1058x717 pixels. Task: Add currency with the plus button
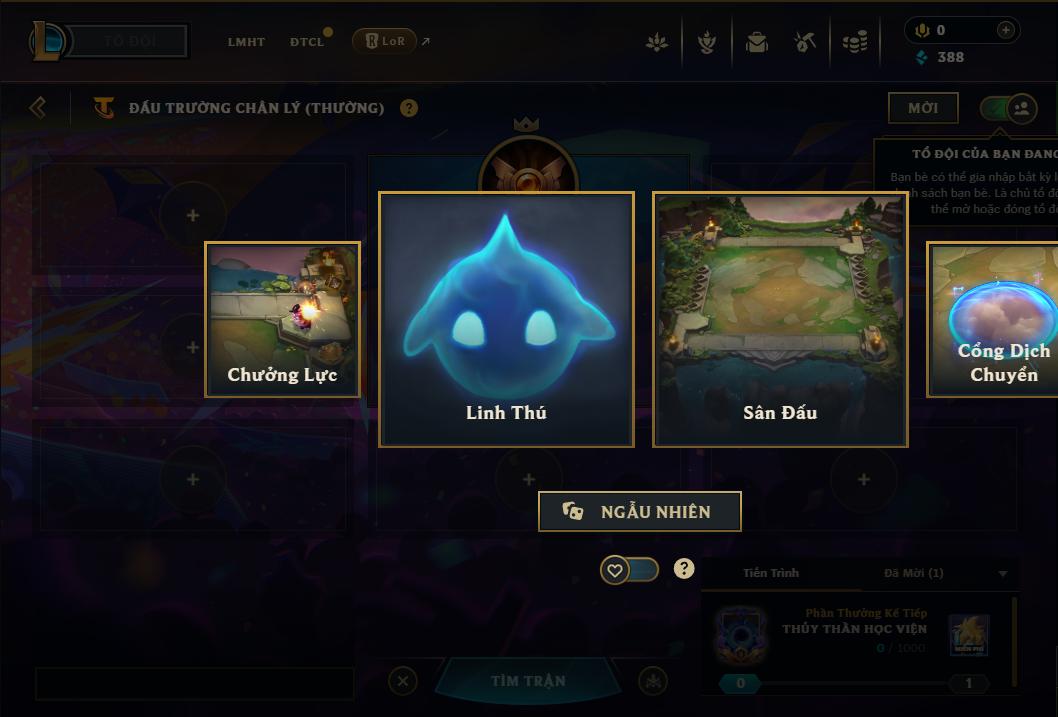1006,30
